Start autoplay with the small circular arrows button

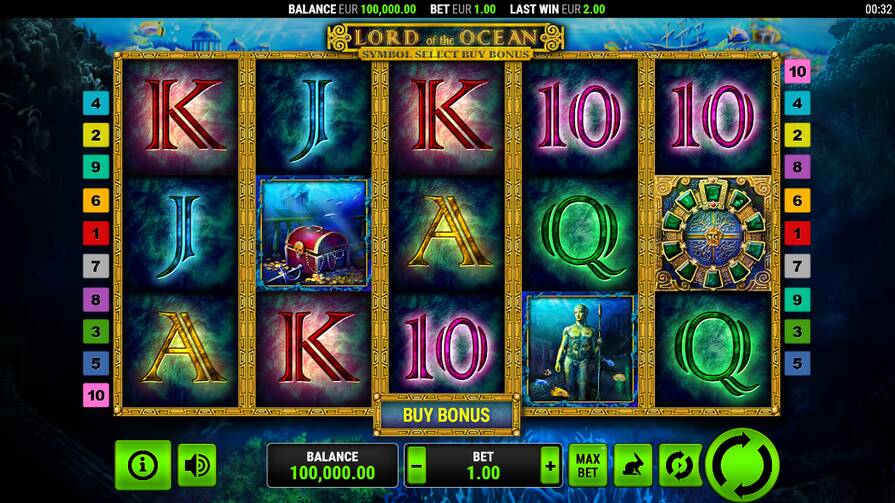coord(677,466)
